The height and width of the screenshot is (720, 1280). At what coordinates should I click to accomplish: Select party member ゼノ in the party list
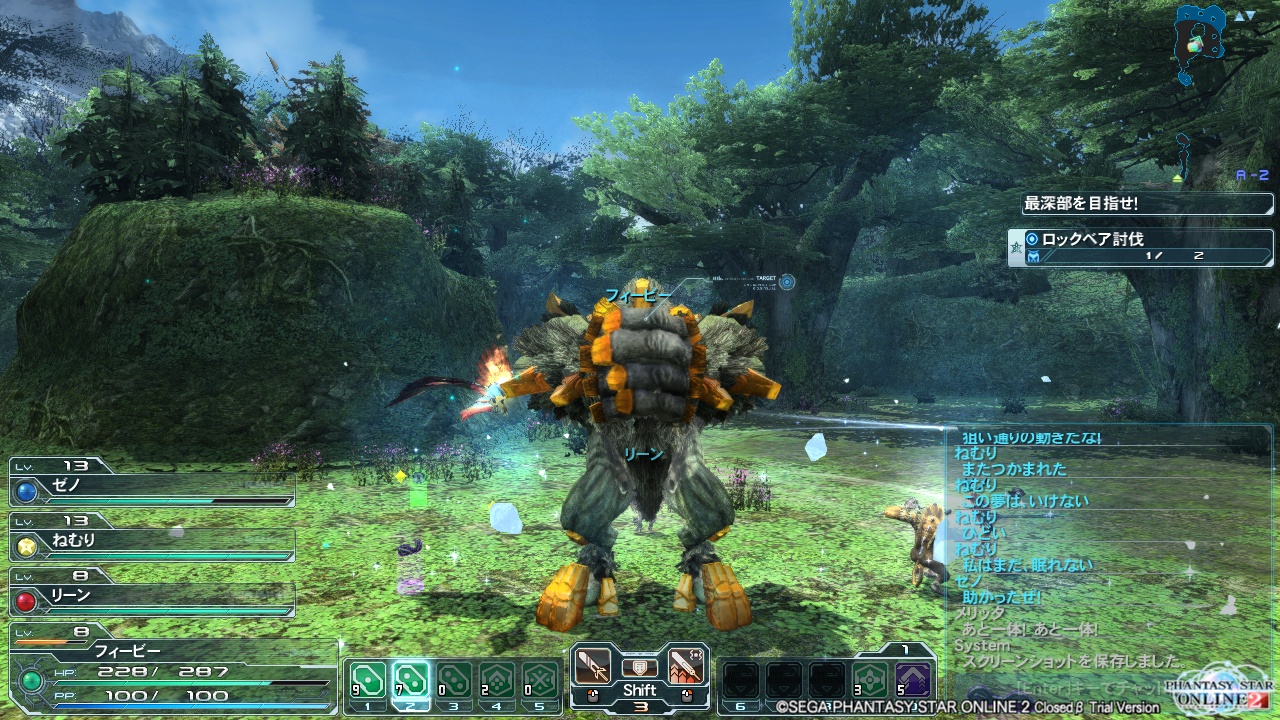click(152, 490)
